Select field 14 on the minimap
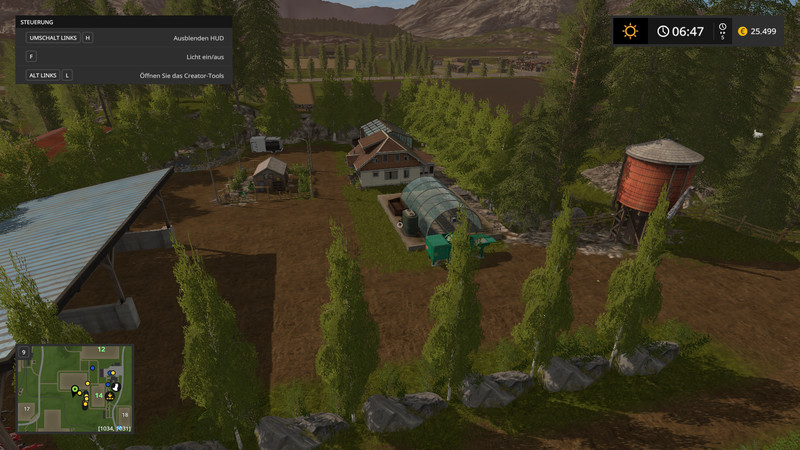The width and height of the screenshot is (800, 450). [99, 394]
